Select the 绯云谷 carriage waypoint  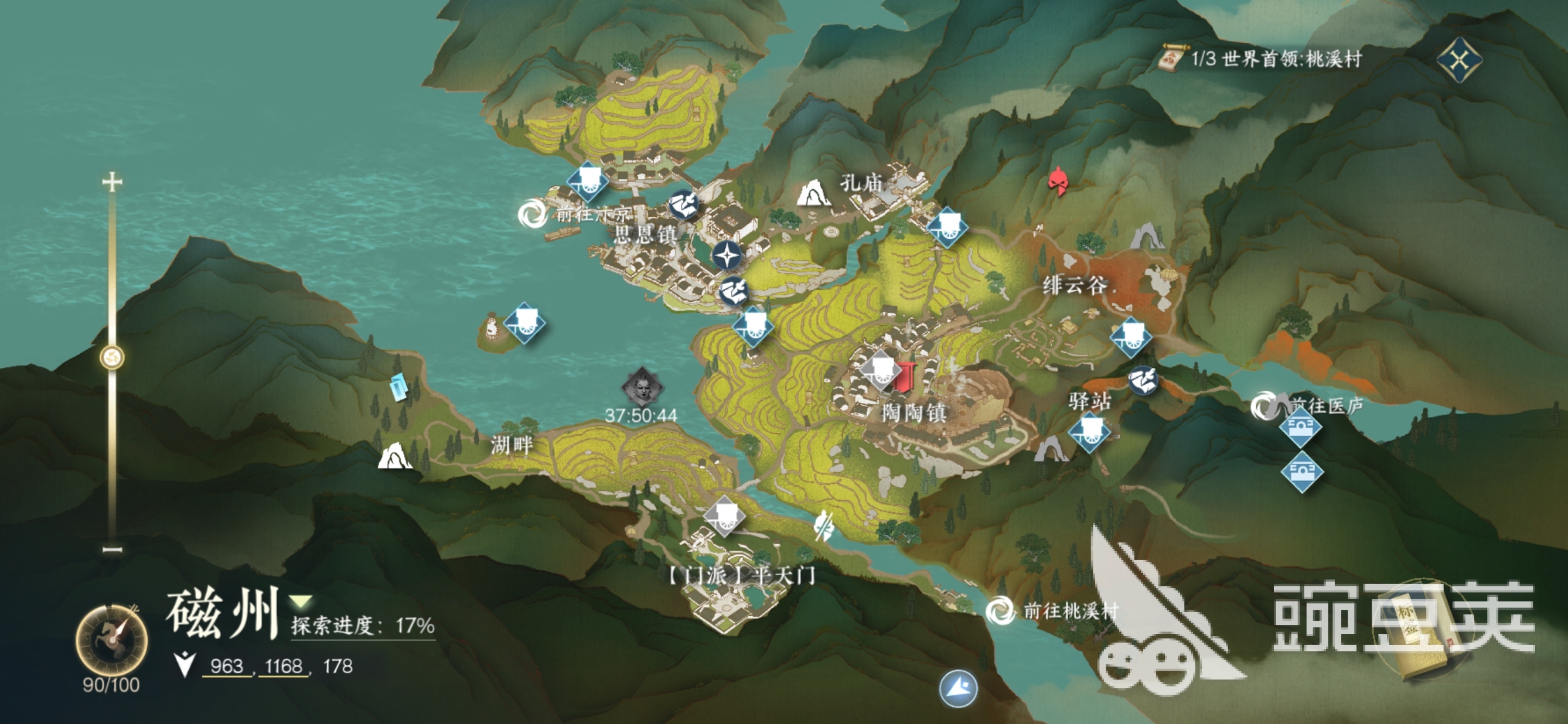pos(1130,336)
